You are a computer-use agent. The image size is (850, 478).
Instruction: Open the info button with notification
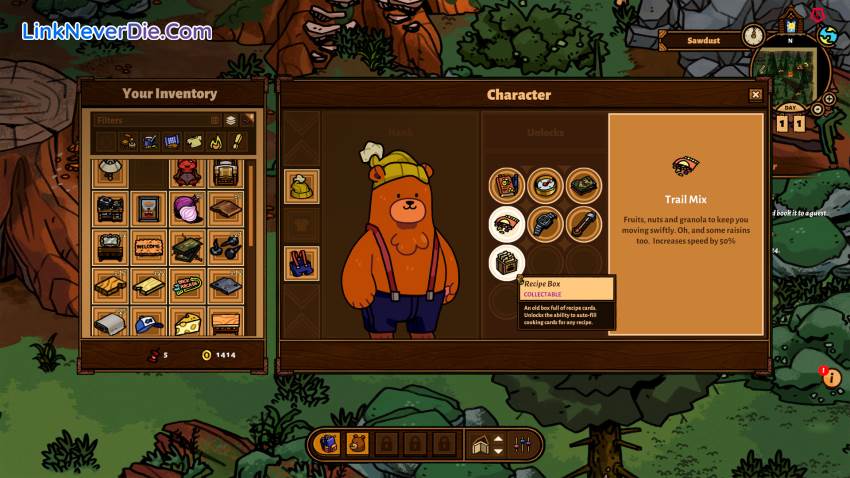[x=830, y=377]
